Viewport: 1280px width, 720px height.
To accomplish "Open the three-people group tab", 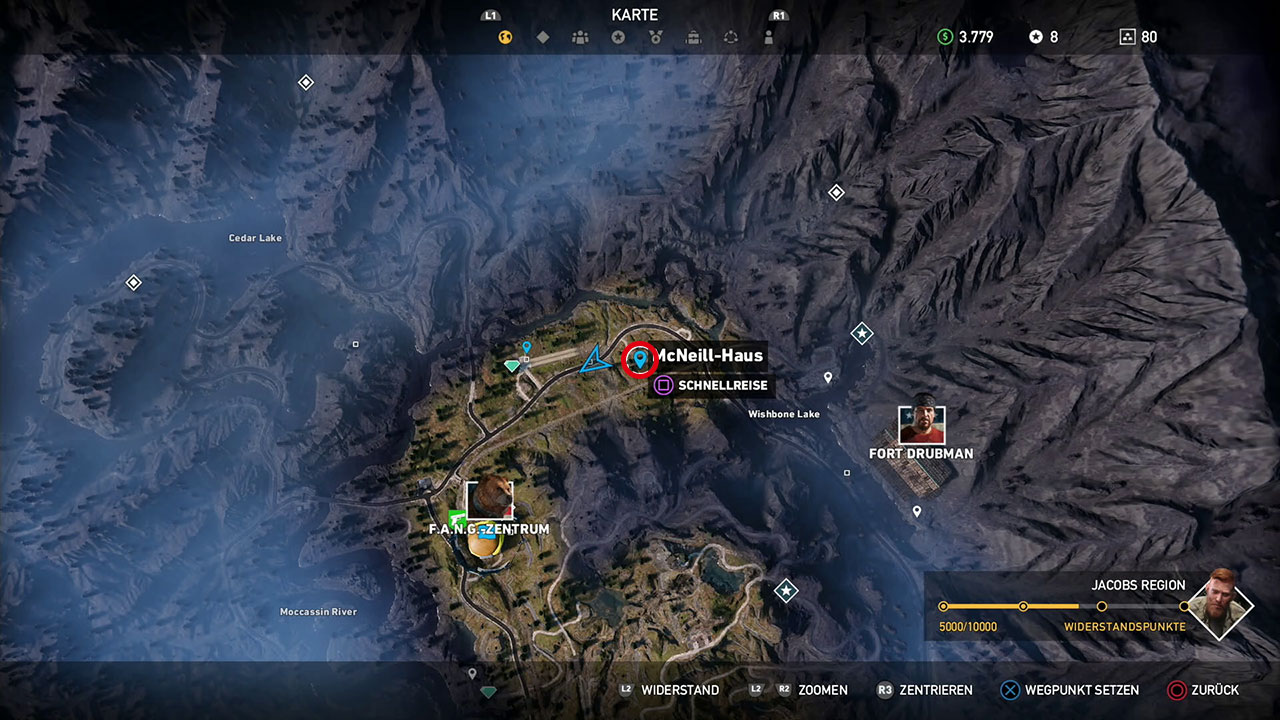I will tap(580, 38).
